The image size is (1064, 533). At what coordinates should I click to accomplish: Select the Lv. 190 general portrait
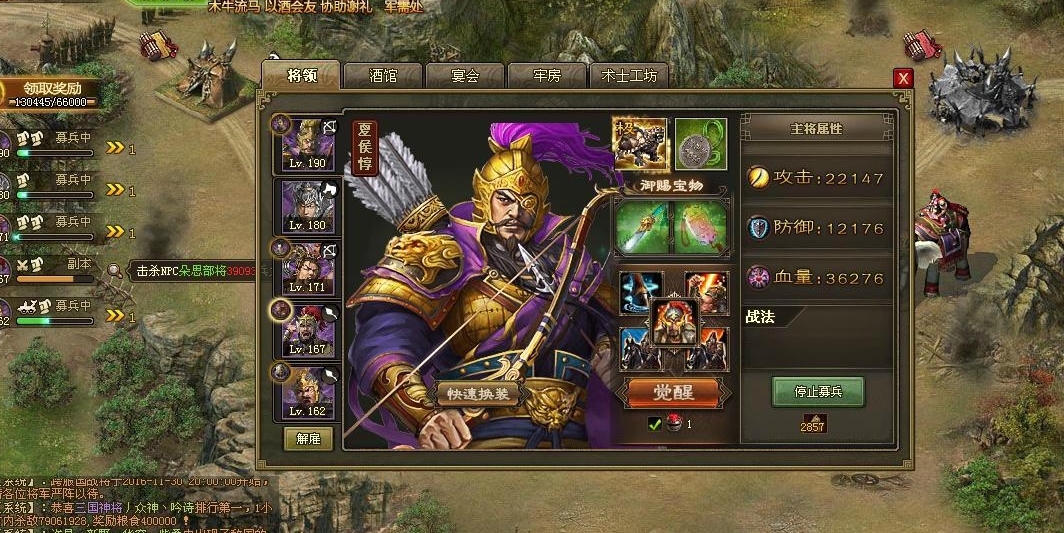pyautogui.click(x=307, y=142)
